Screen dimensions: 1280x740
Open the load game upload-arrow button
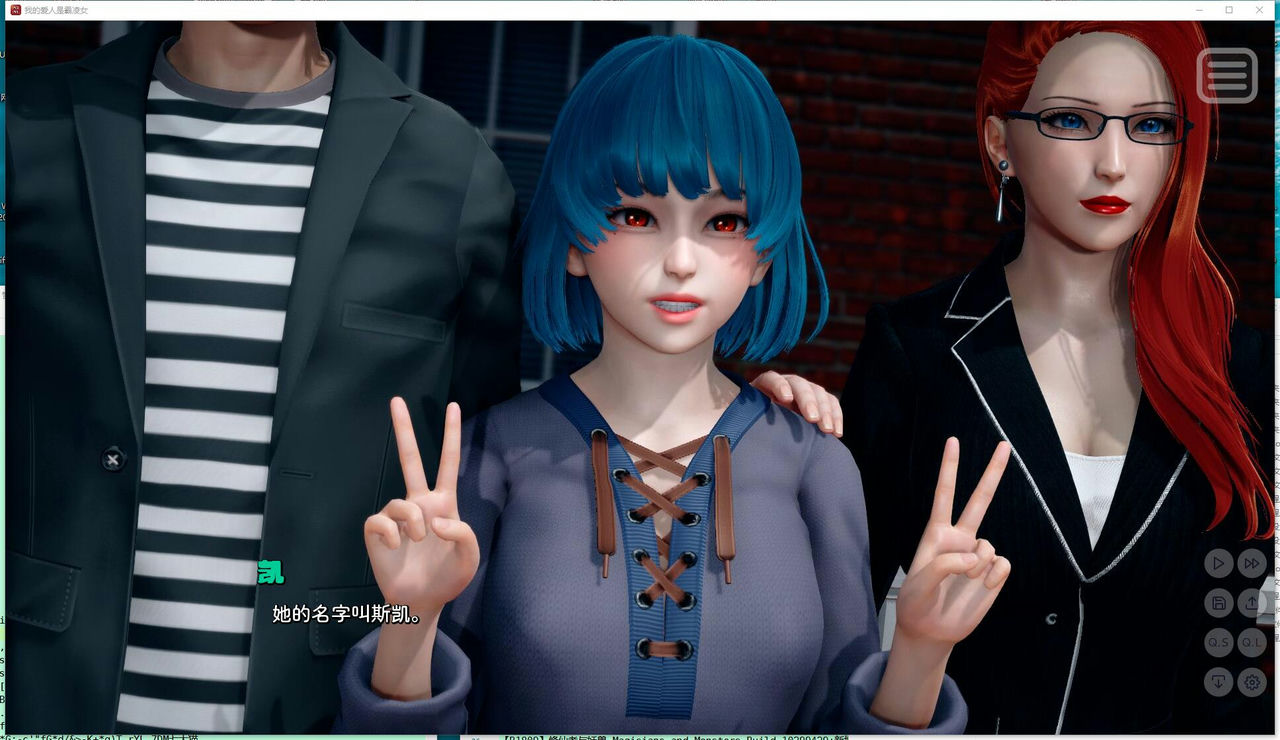coord(1251,603)
